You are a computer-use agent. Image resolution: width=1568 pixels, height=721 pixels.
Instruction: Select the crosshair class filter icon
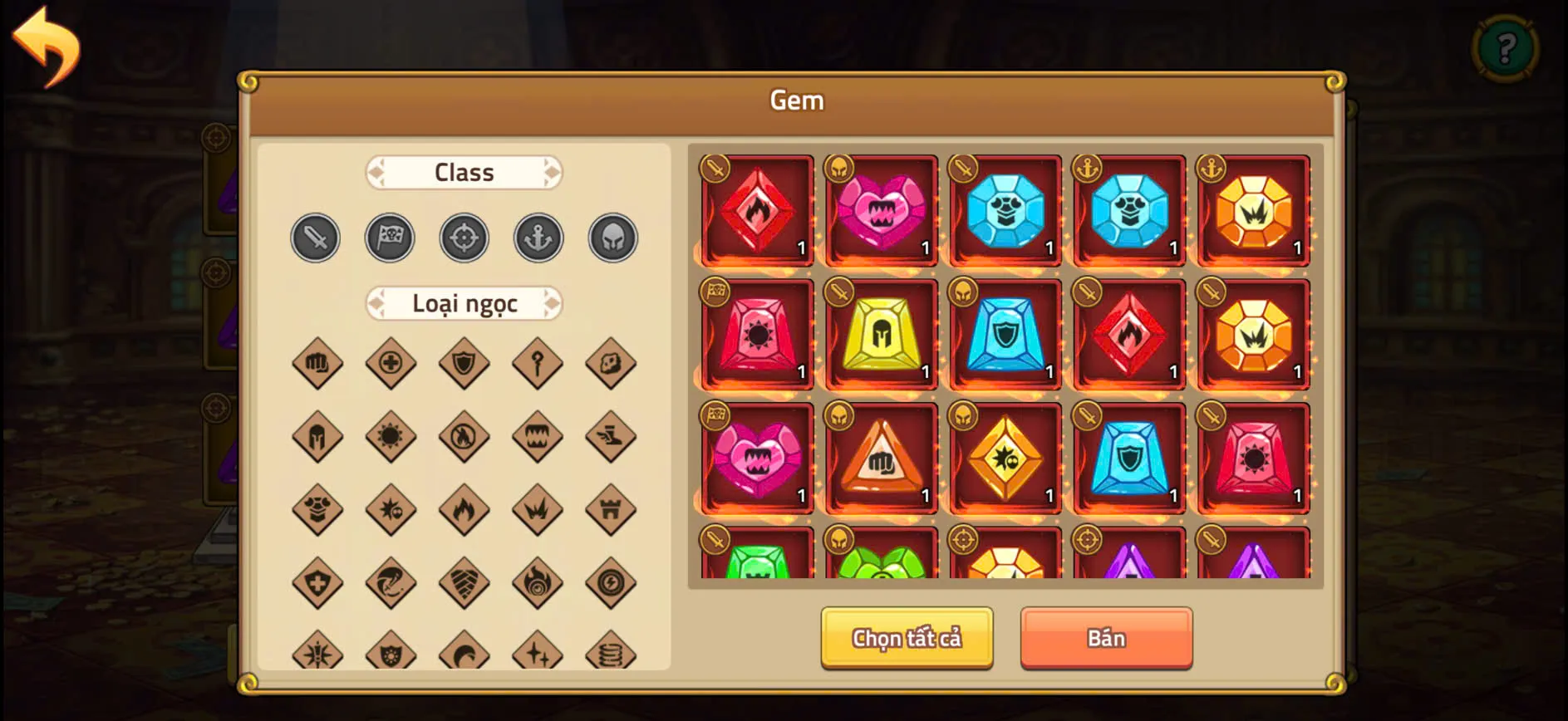pyautogui.click(x=464, y=238)
